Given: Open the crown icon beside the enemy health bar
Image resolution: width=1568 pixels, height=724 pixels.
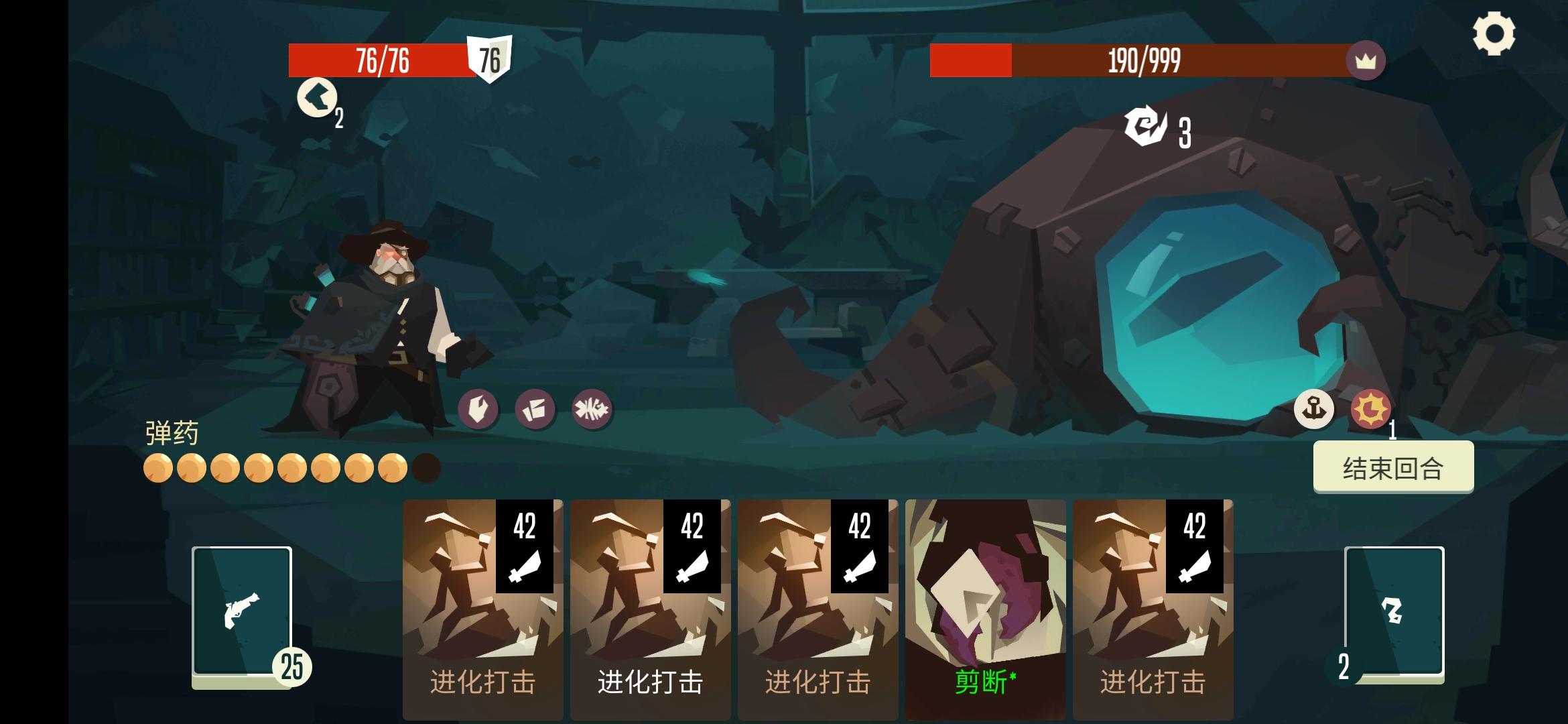Looking at the screenshot, I should click(1365, 60).
